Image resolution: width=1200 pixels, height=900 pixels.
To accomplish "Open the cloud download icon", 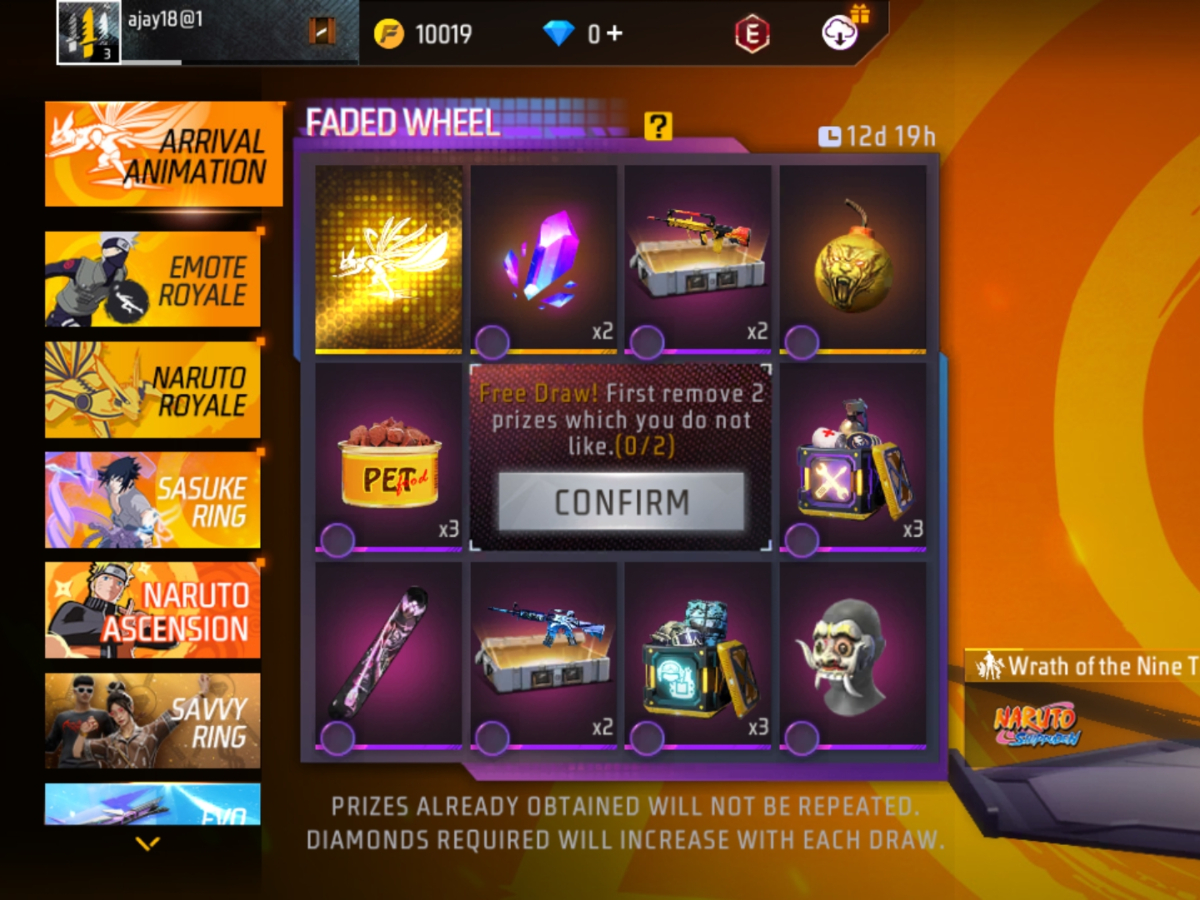I will coord(838,33).
